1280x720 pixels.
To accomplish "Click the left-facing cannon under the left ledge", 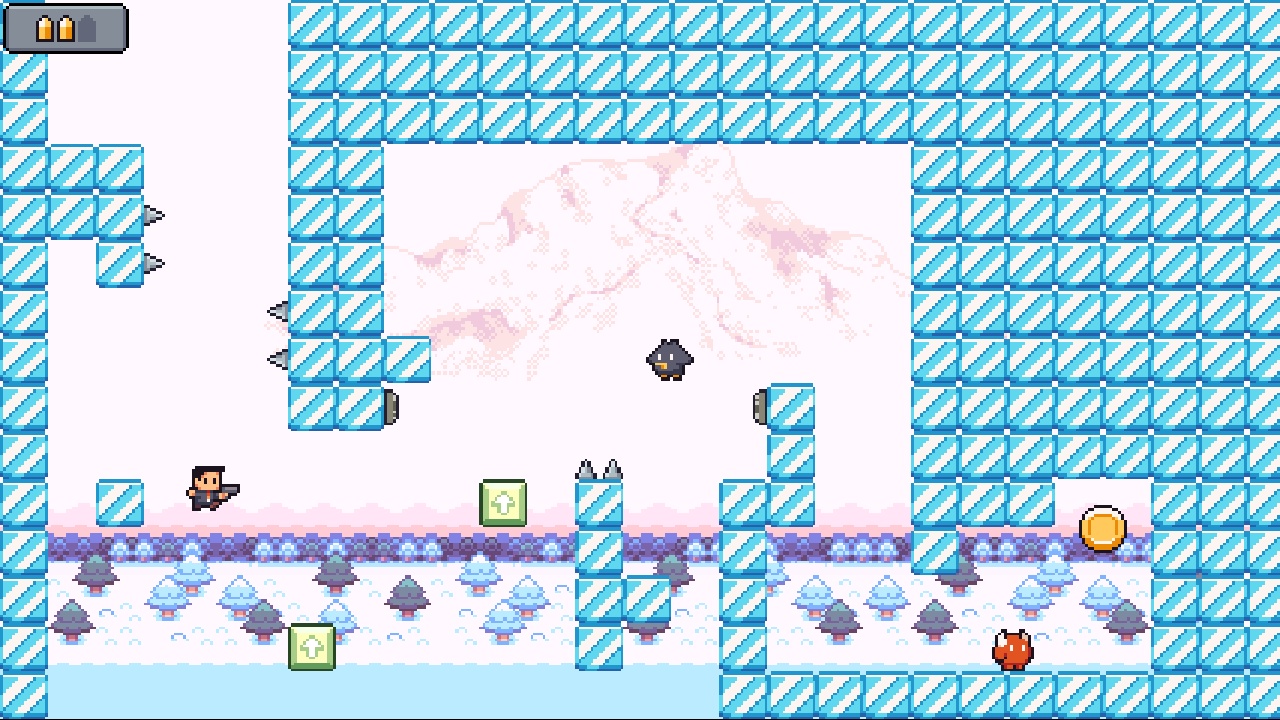I will [x=390, y=408].
